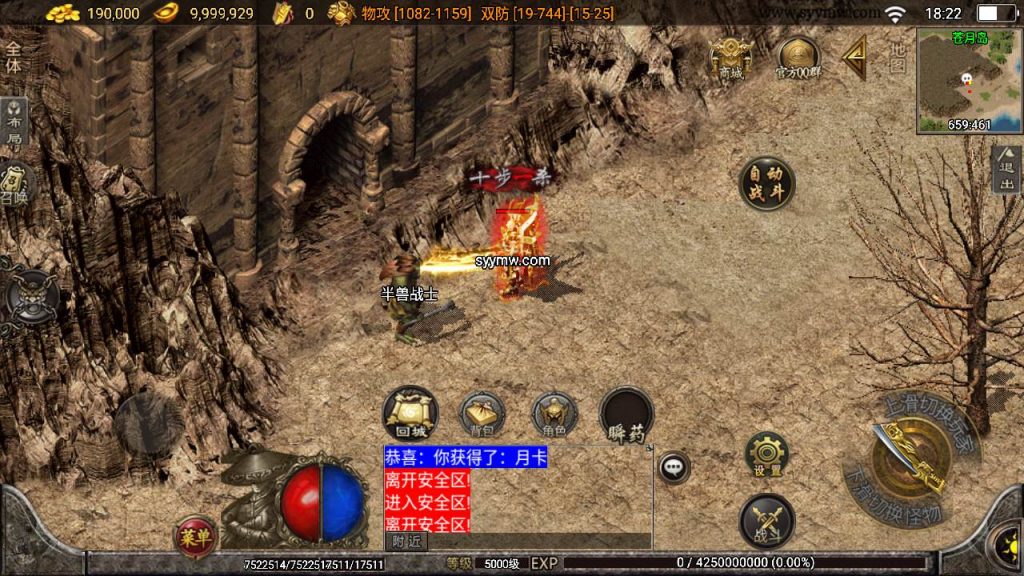Image resolution: width=1024 pixels, height=576 pixels.
Task: Open the chat speech bubble
Action: 674,467
